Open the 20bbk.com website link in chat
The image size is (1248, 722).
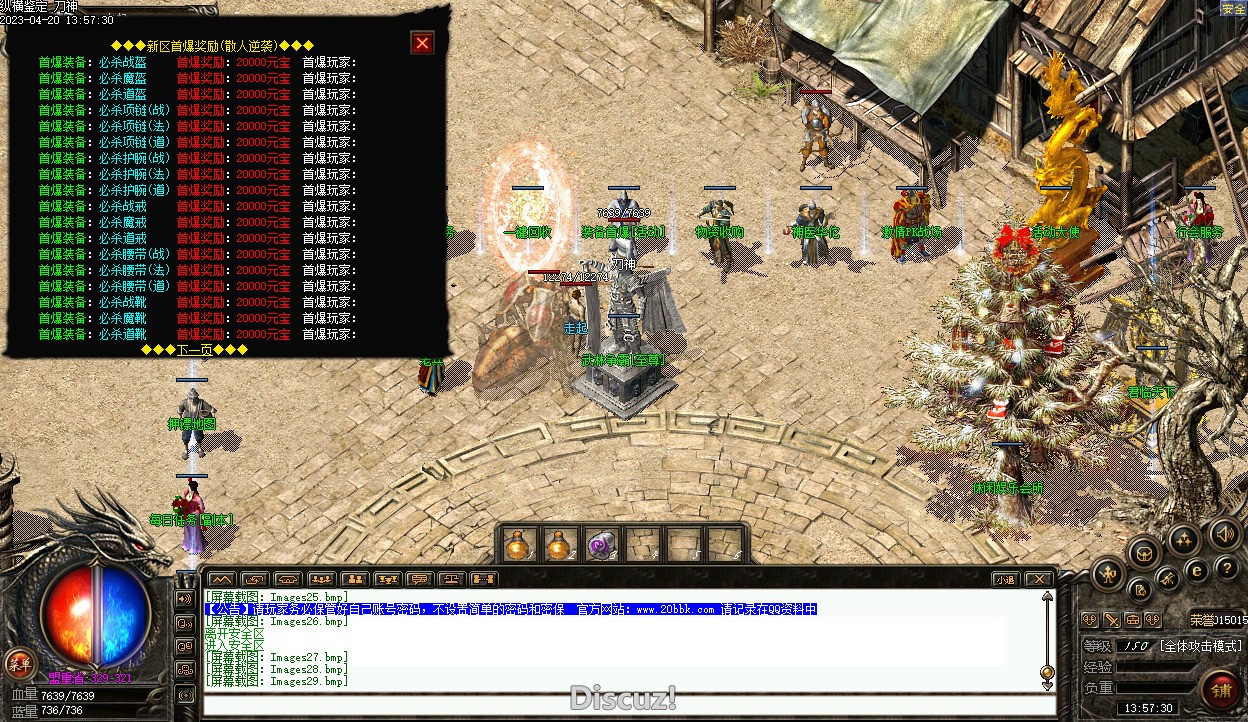pyautogui.click(x=676, y=609)
